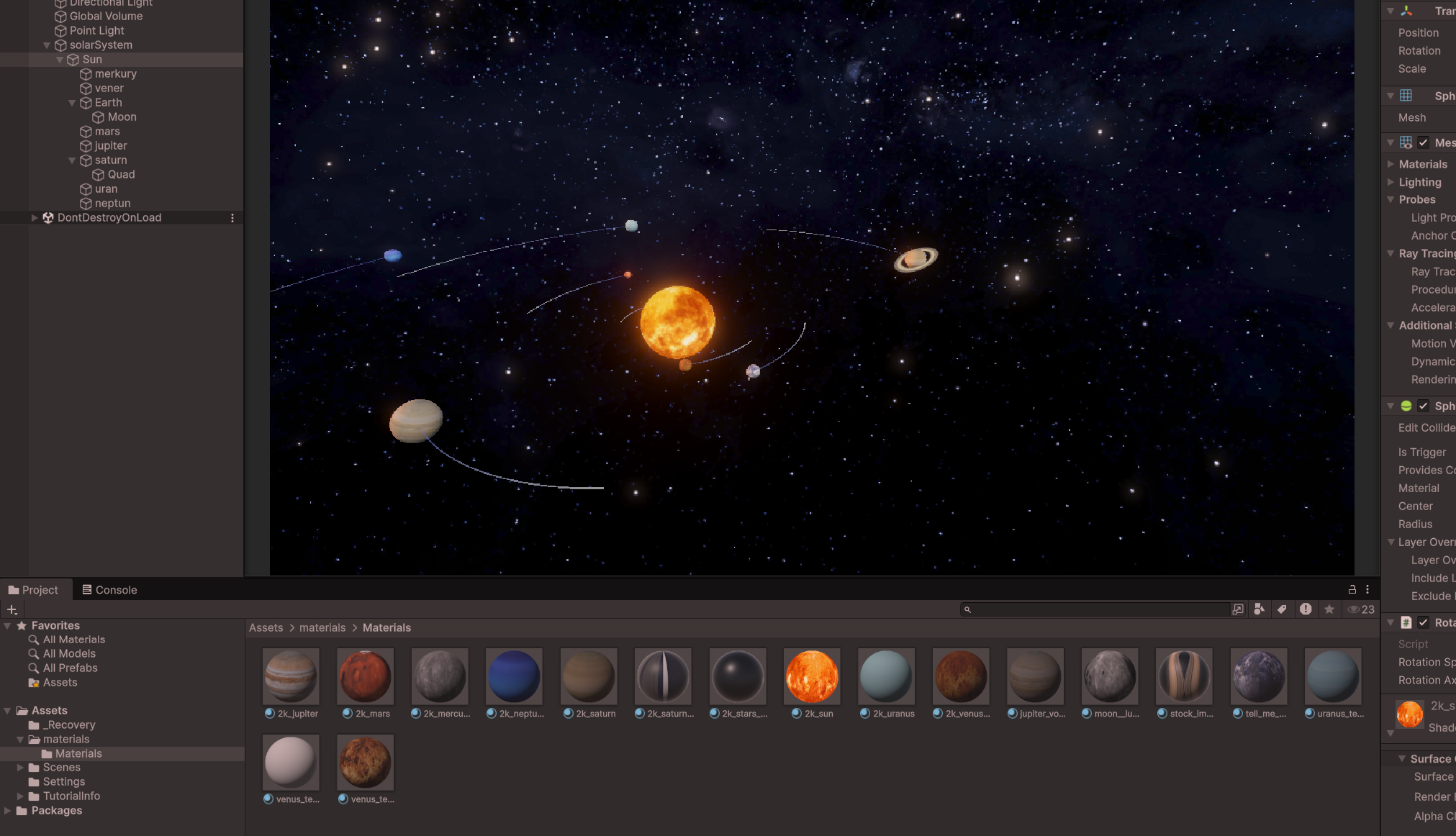
Task: Expand the Materials section in inspector
Action: click(x=1391, y=164)
